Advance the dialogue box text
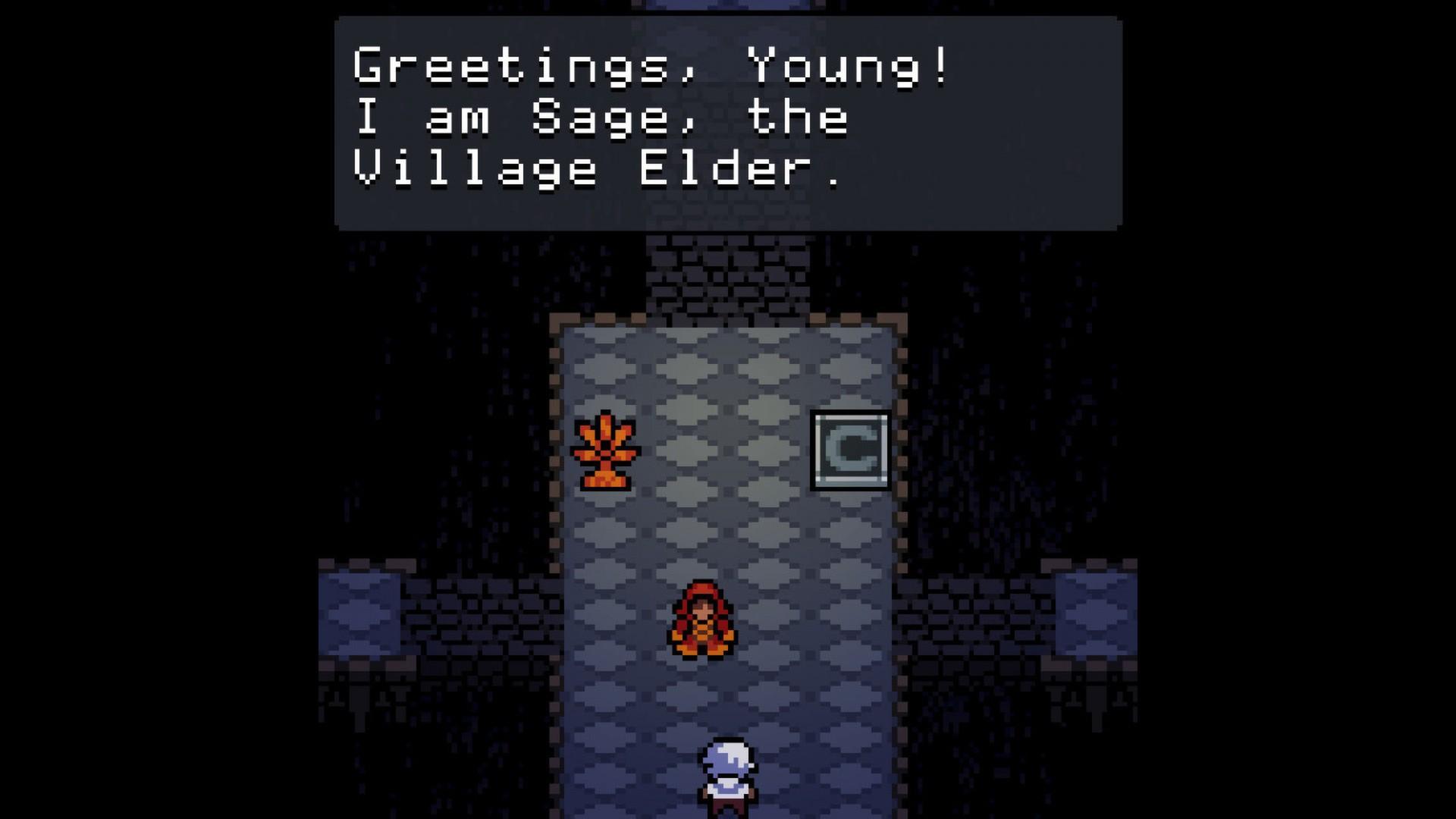Image resolution: width=1456 pixels, height=819 pixels. 726,121
